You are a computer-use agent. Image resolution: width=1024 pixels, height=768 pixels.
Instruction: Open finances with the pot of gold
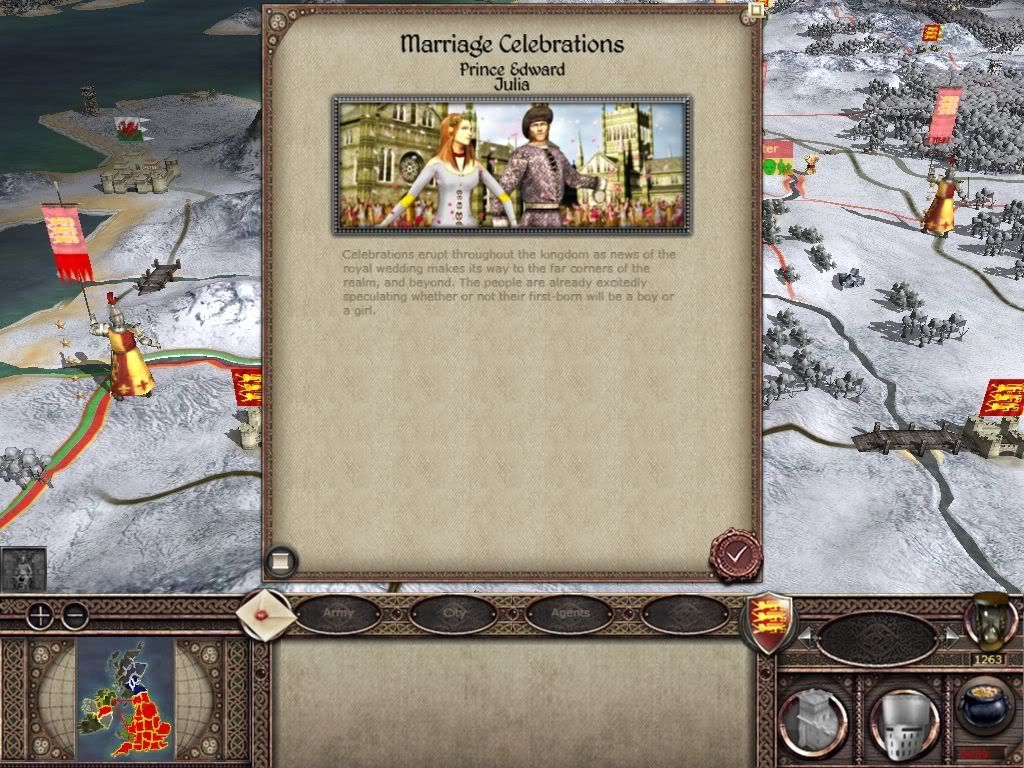coord(984,706)
